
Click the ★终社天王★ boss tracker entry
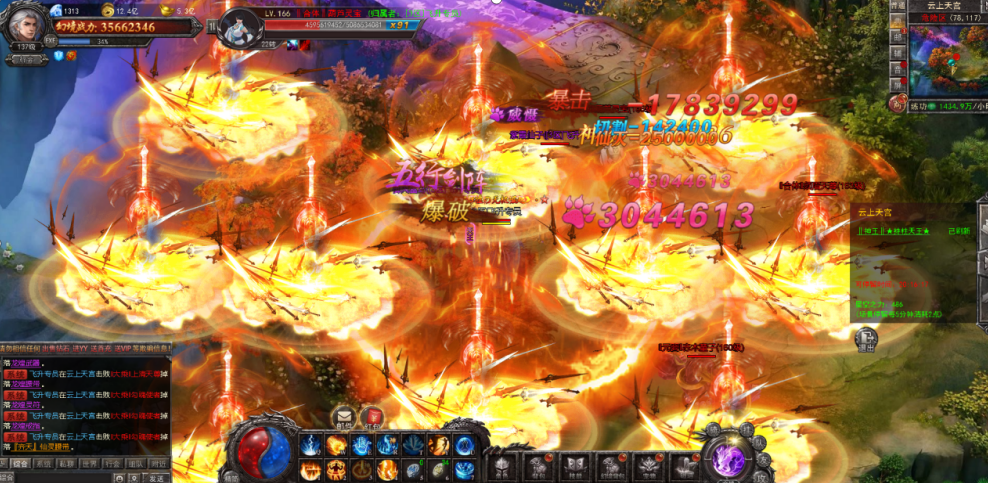[902, 231]
